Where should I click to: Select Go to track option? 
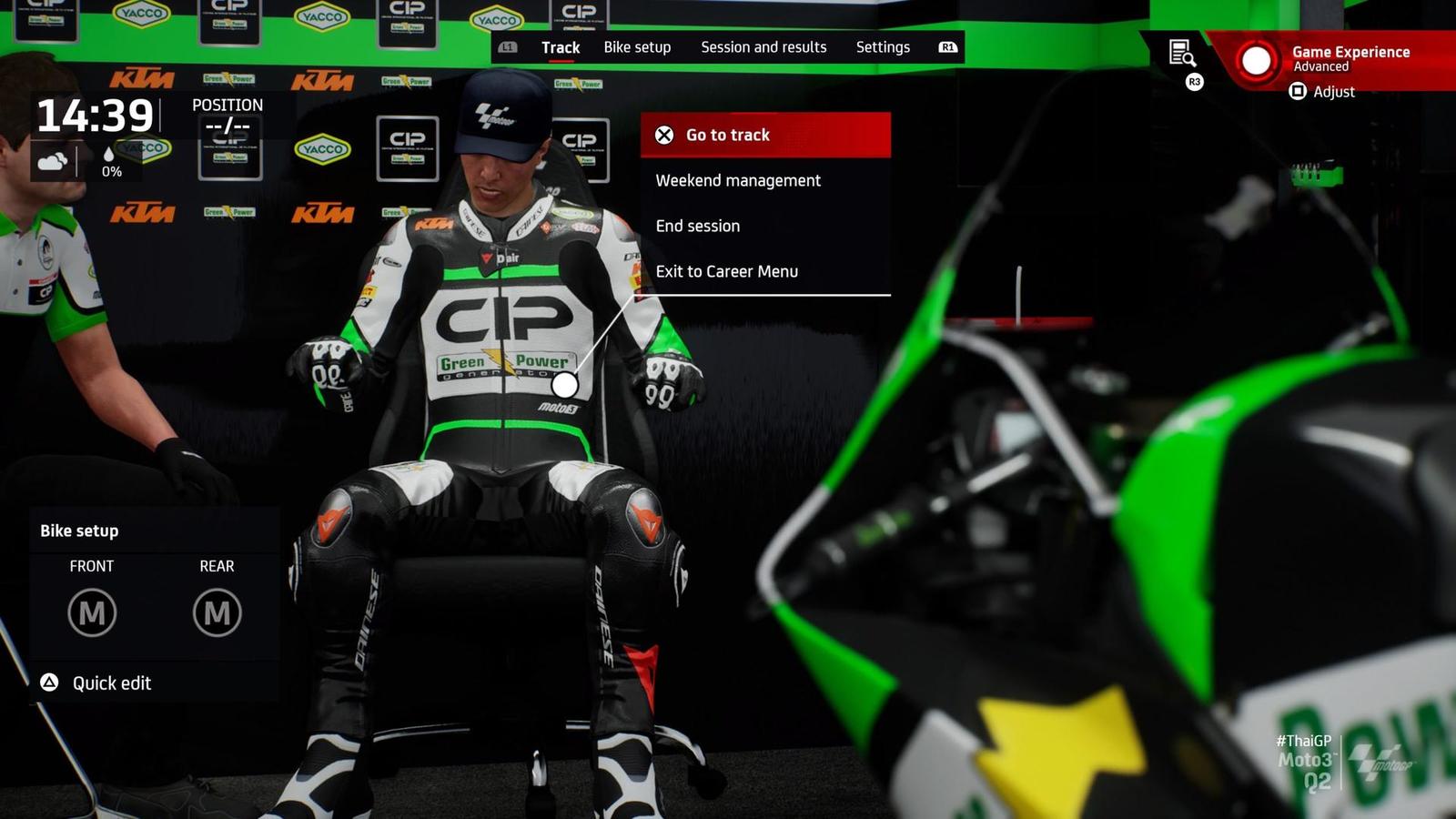(764, 135)
